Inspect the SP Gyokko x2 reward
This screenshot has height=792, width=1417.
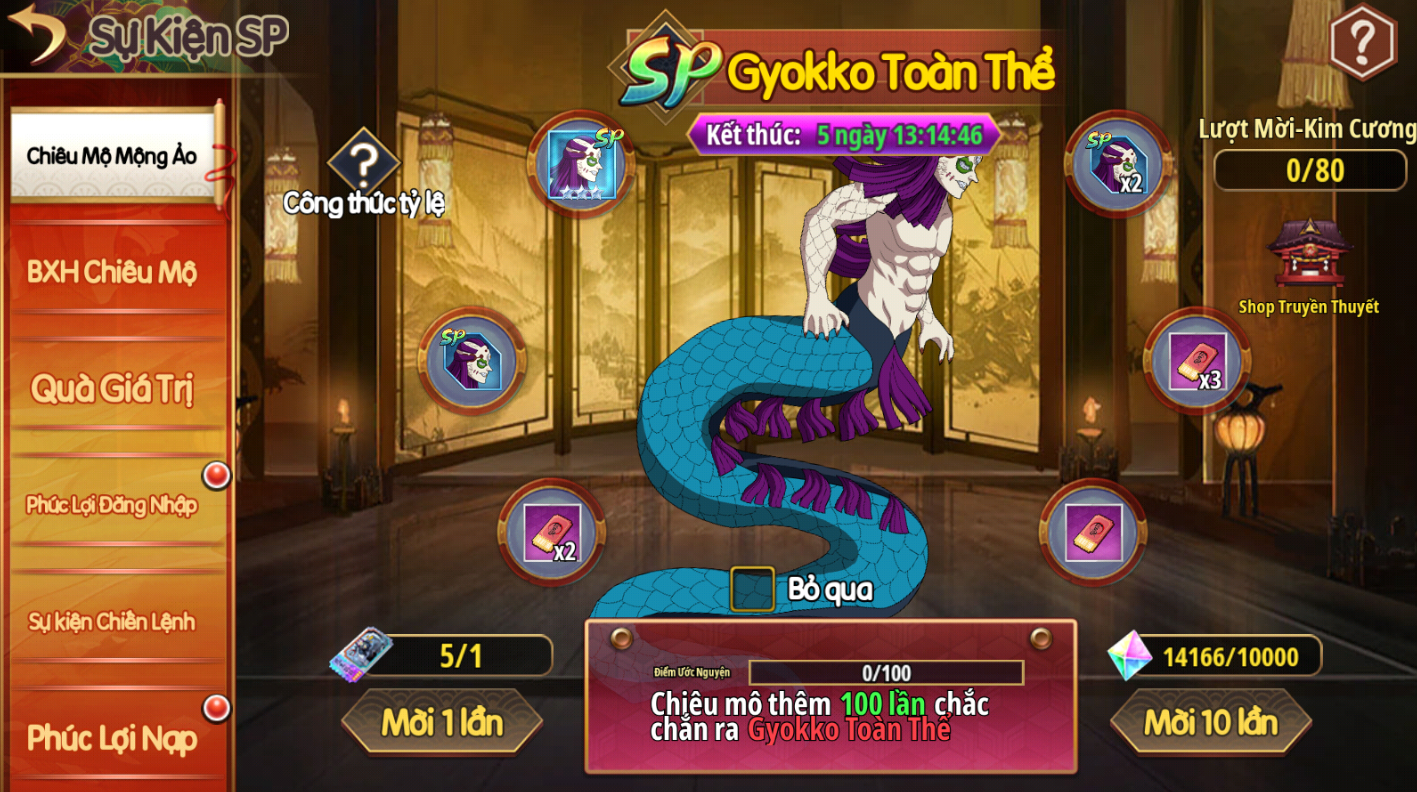pos(1118,164)
